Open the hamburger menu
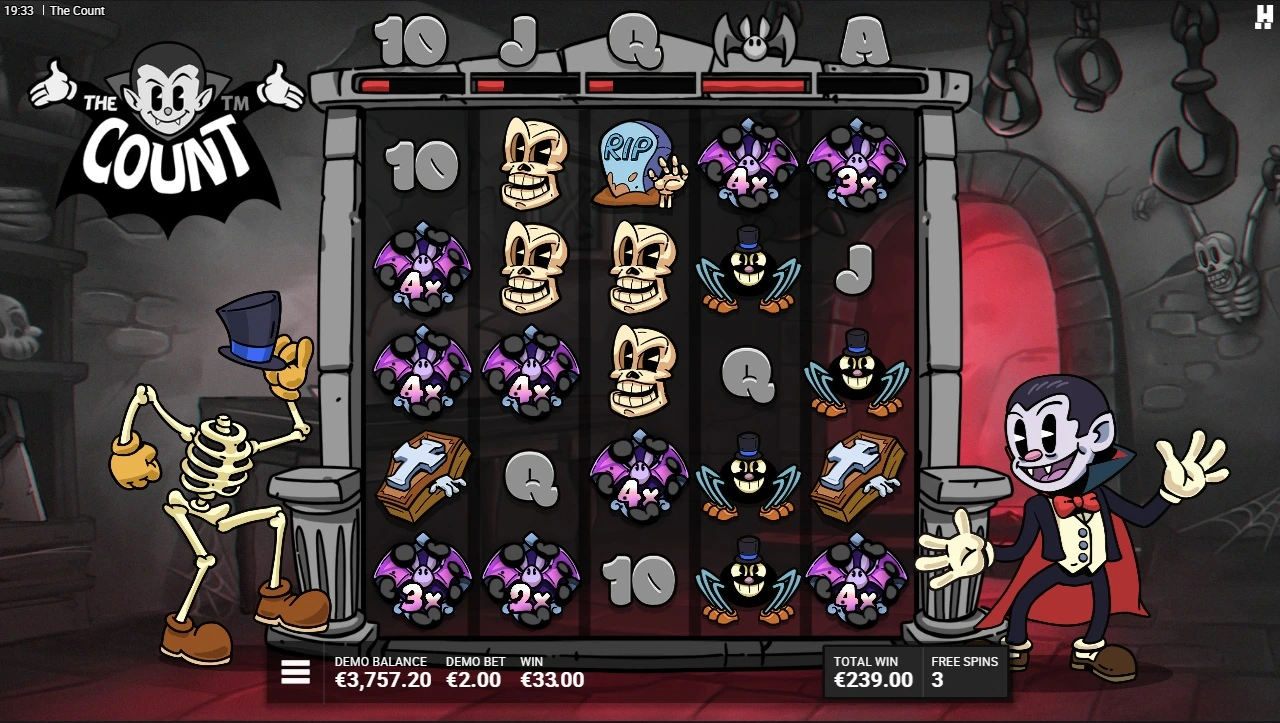 pyautogui.click(x=296, y=673)
